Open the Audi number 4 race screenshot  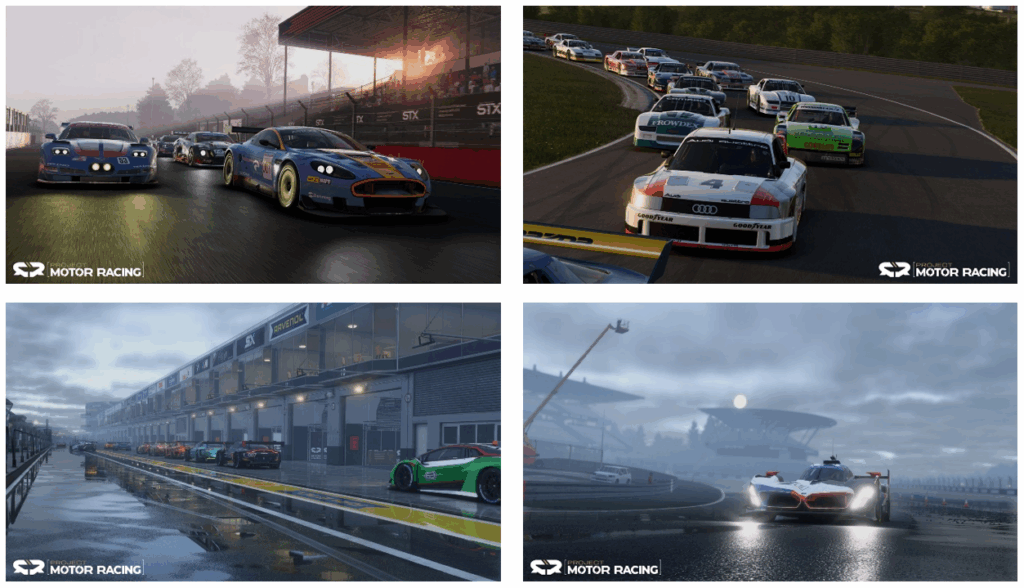[x=770, y=145]
